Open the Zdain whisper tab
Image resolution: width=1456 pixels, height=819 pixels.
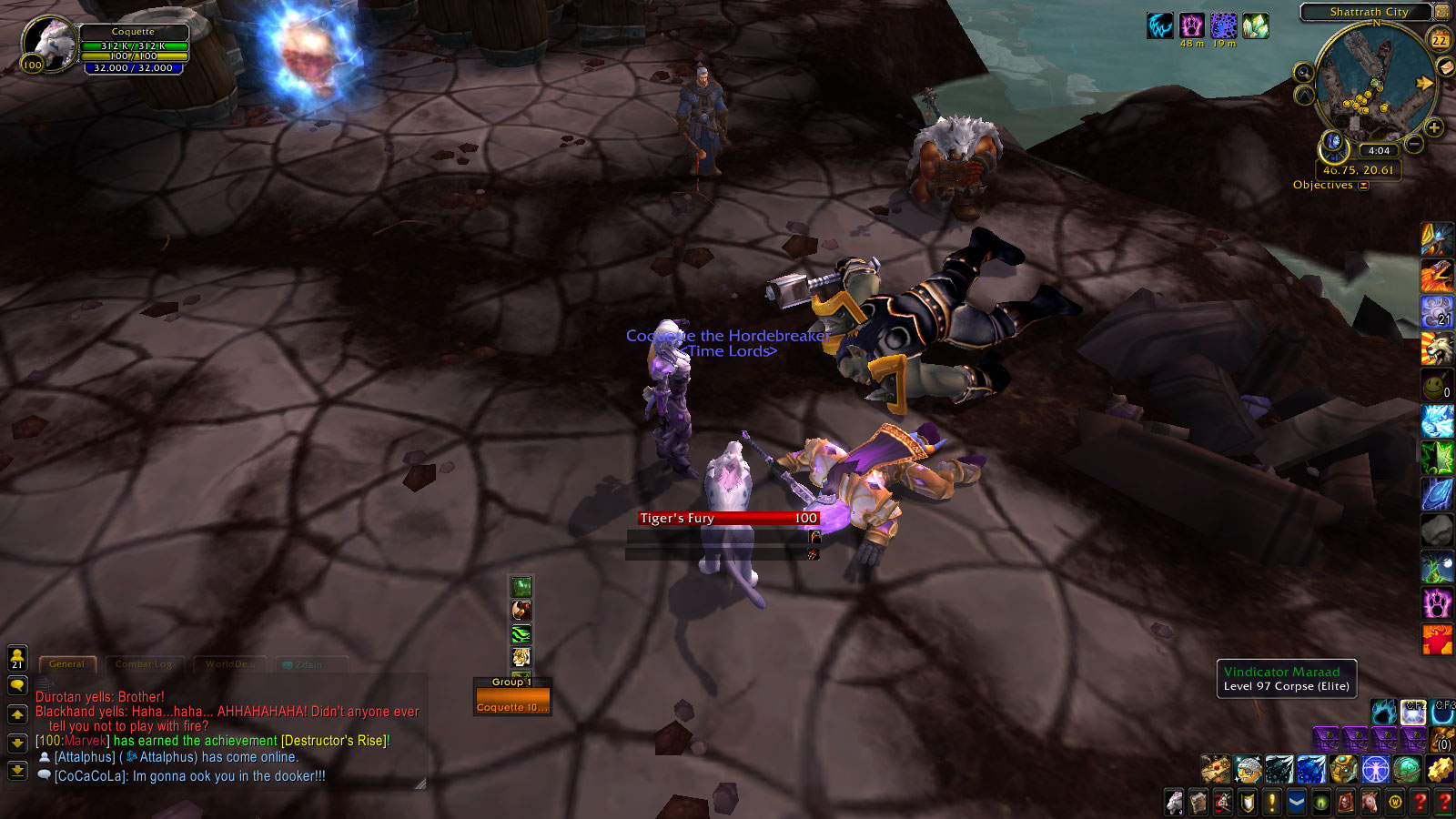(308, 665)
